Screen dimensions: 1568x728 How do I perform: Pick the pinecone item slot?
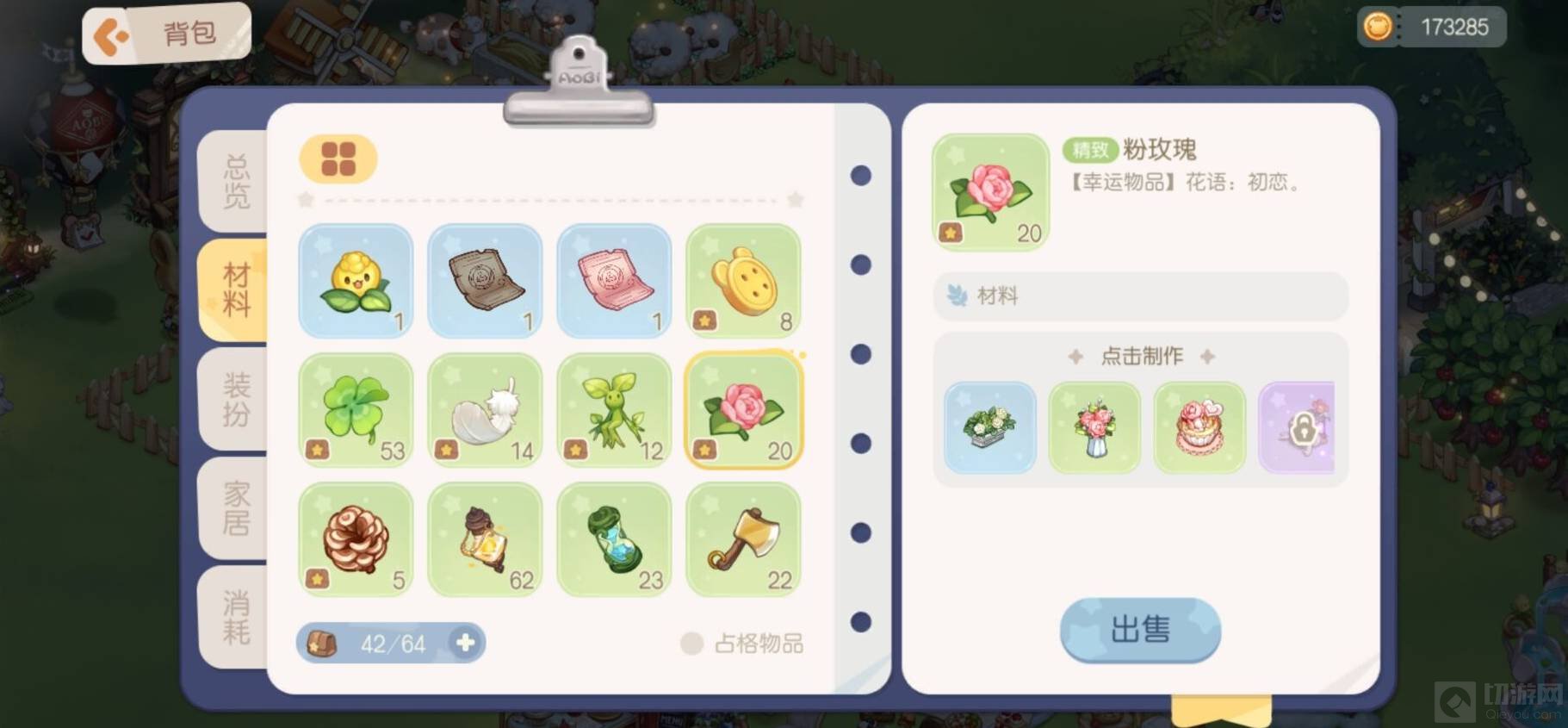pyautogui.click(x=356, y=539)
